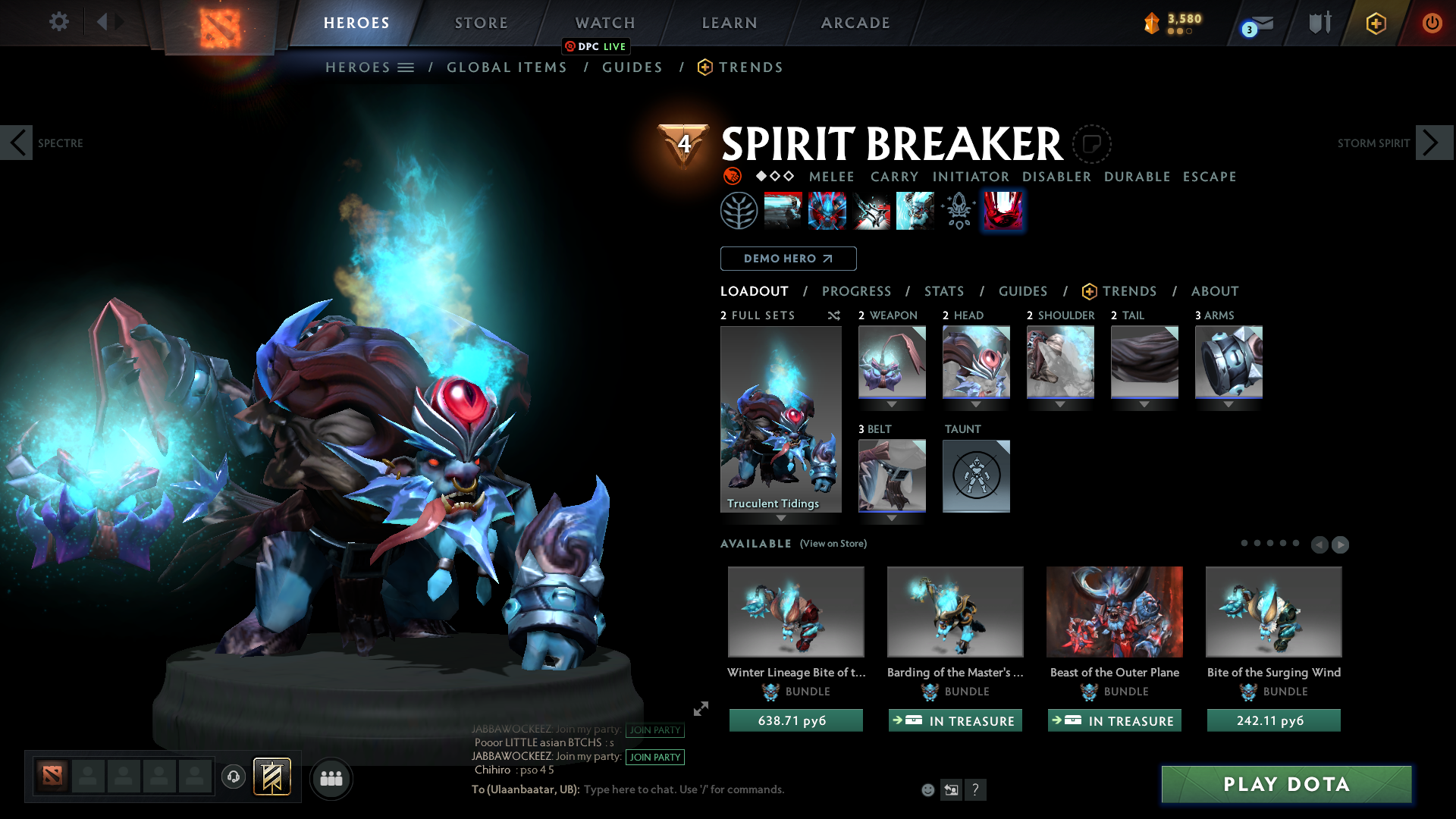The width and height of the screenshot is (1456, 819).
Task: Click the Dota Plus hexagon icon
Action: [x=1375, y=23]
